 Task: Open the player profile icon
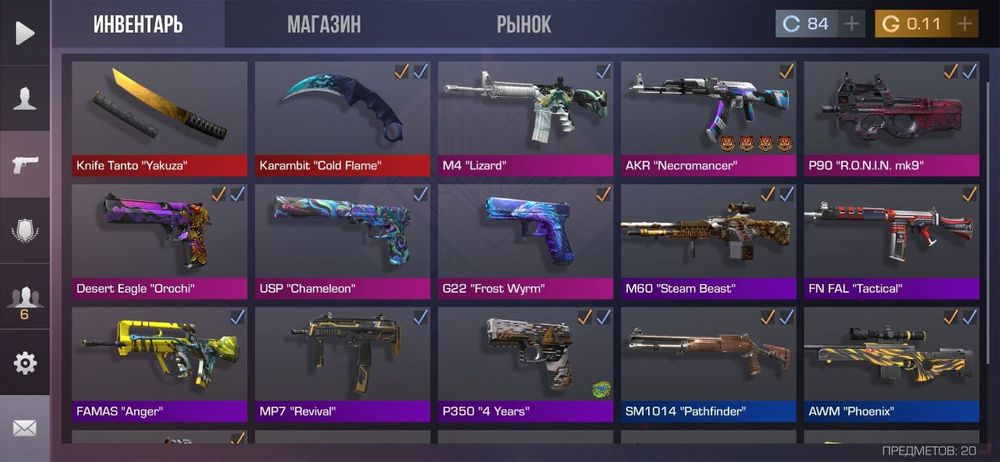(25, 98)
